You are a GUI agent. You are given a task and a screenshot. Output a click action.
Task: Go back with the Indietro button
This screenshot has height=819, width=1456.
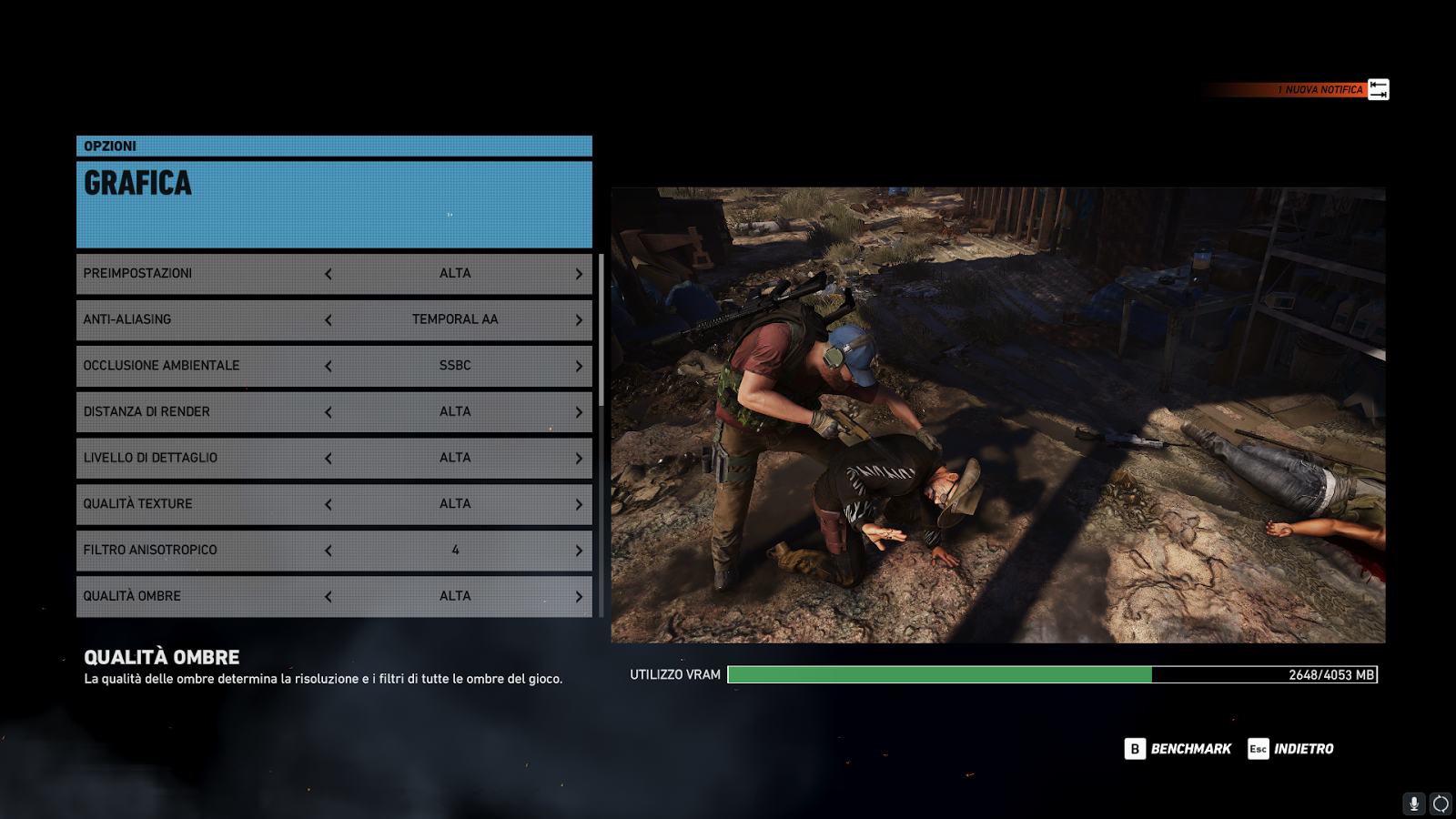pos(1291,749)
